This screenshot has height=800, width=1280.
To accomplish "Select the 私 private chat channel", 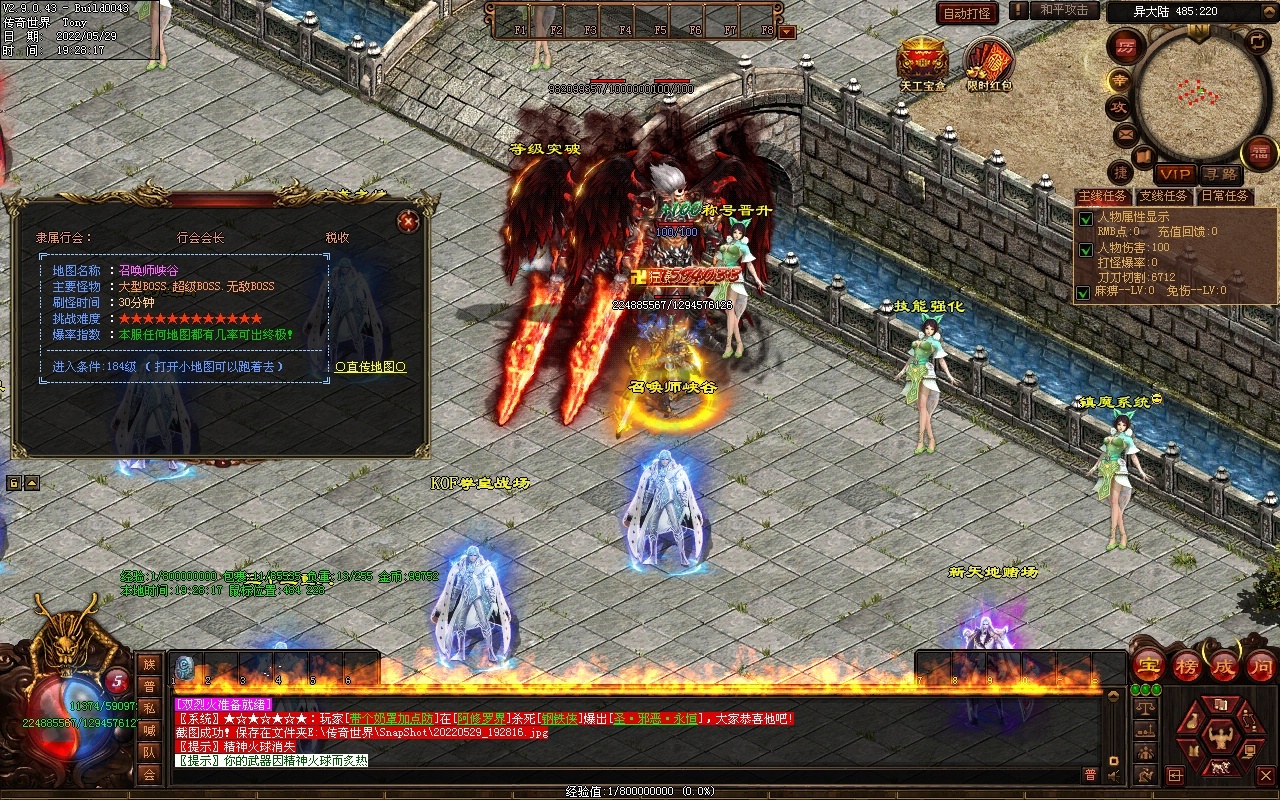I will (149, 708).
